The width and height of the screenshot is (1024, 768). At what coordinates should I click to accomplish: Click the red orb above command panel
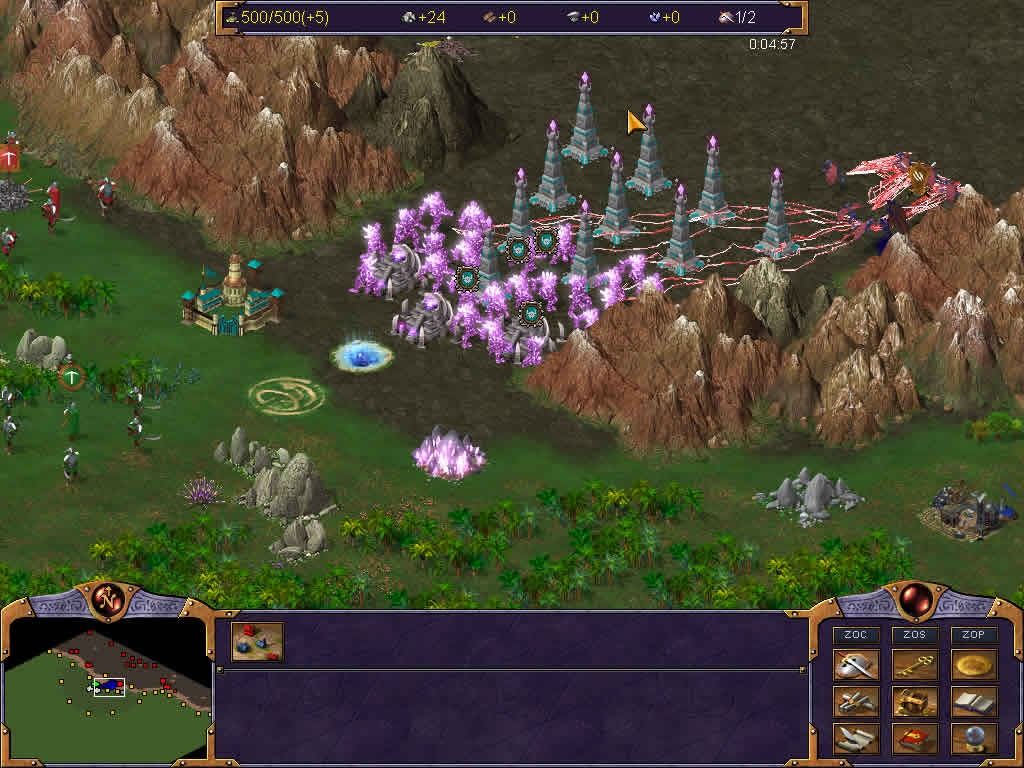pos(914,601)
